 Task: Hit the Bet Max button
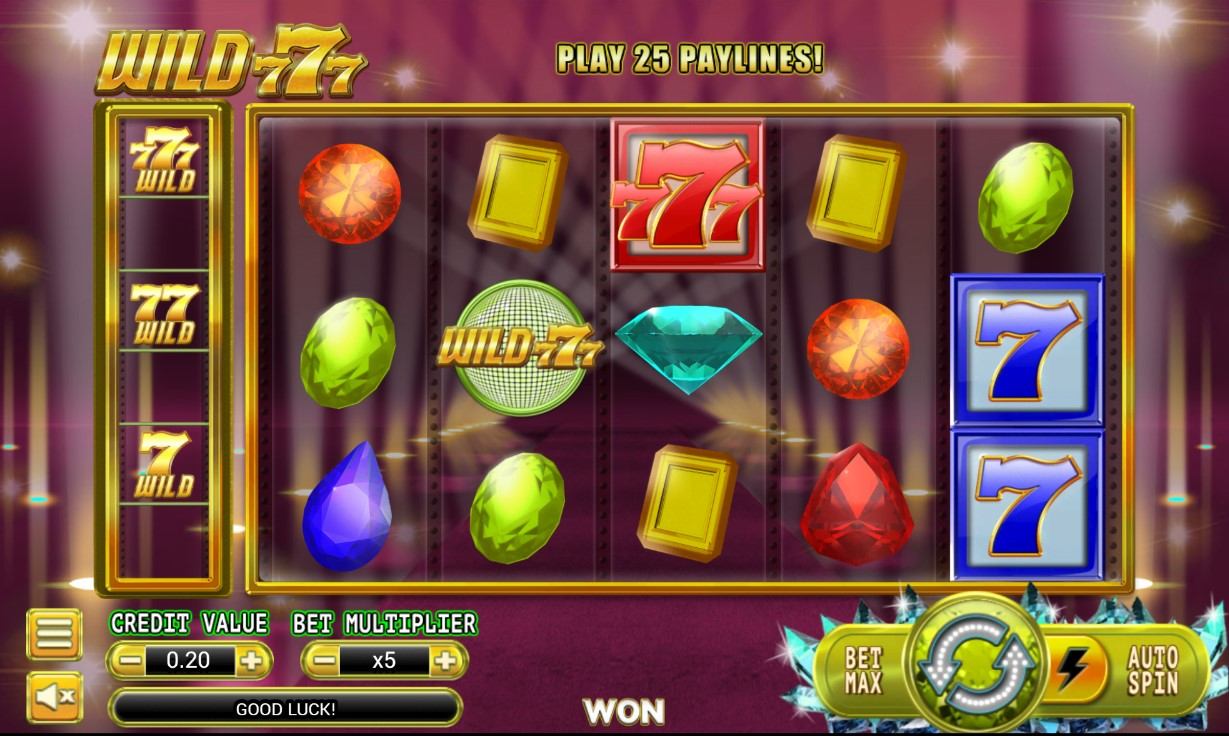point(862,670)
